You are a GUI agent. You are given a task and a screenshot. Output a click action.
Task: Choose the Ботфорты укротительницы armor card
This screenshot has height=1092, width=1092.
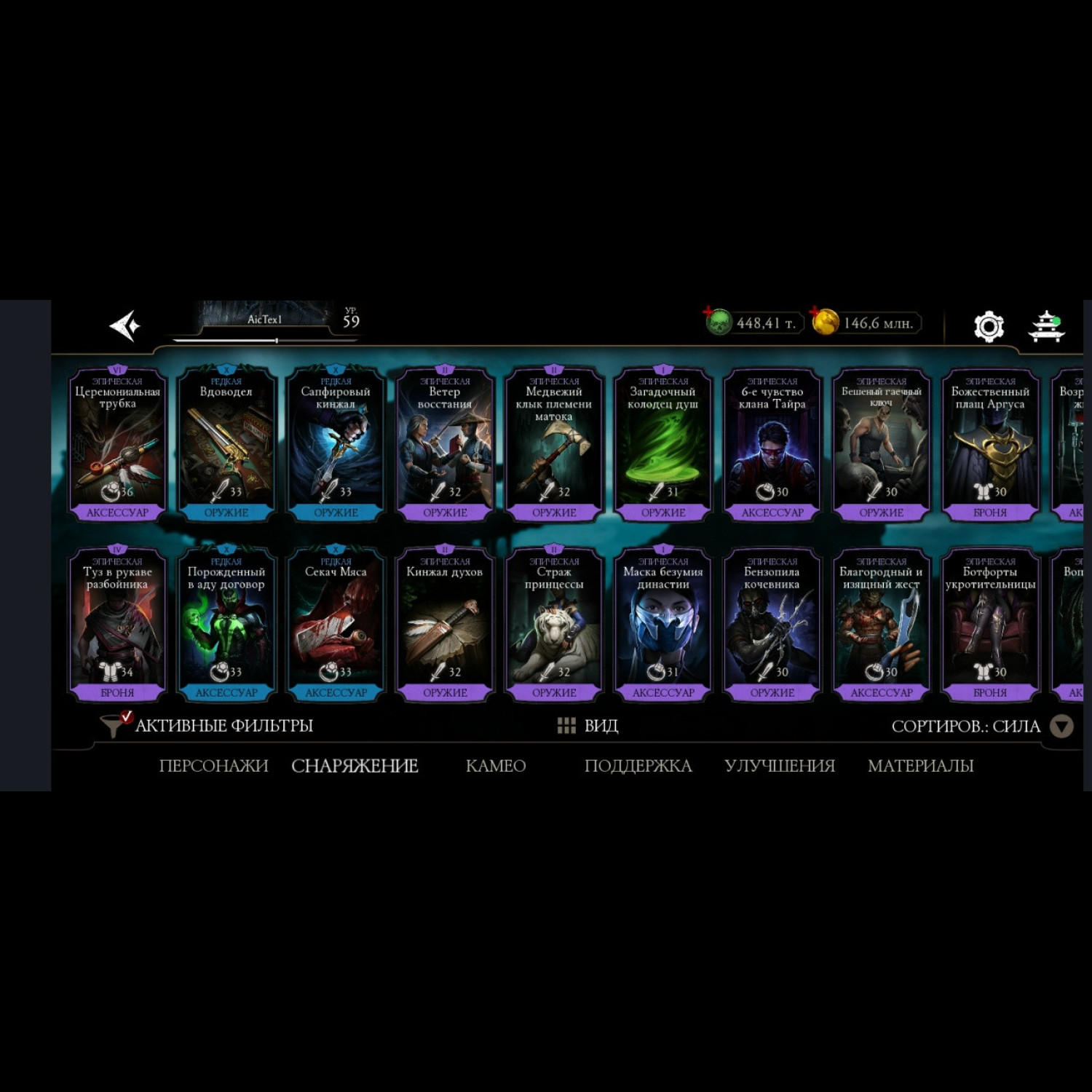(x=990, y=624)
